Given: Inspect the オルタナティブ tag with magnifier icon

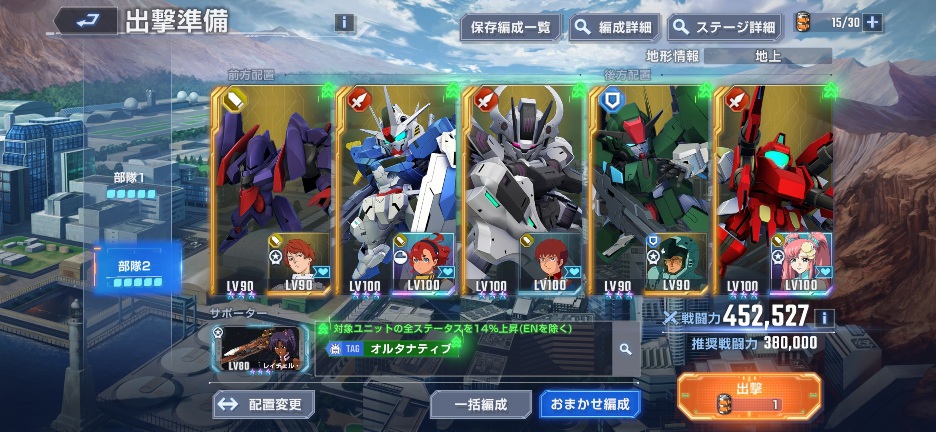Looking at the screenshot, I should [x=624, y=349].
